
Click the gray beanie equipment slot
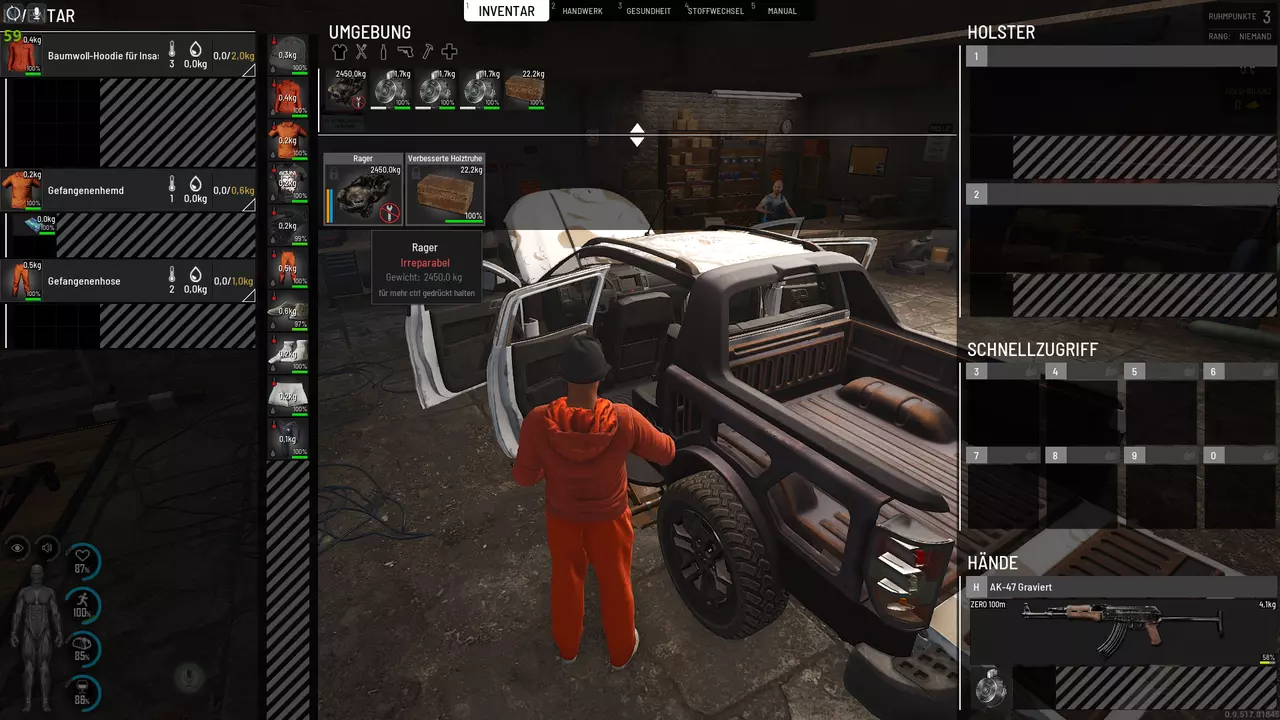pos(288,55)
